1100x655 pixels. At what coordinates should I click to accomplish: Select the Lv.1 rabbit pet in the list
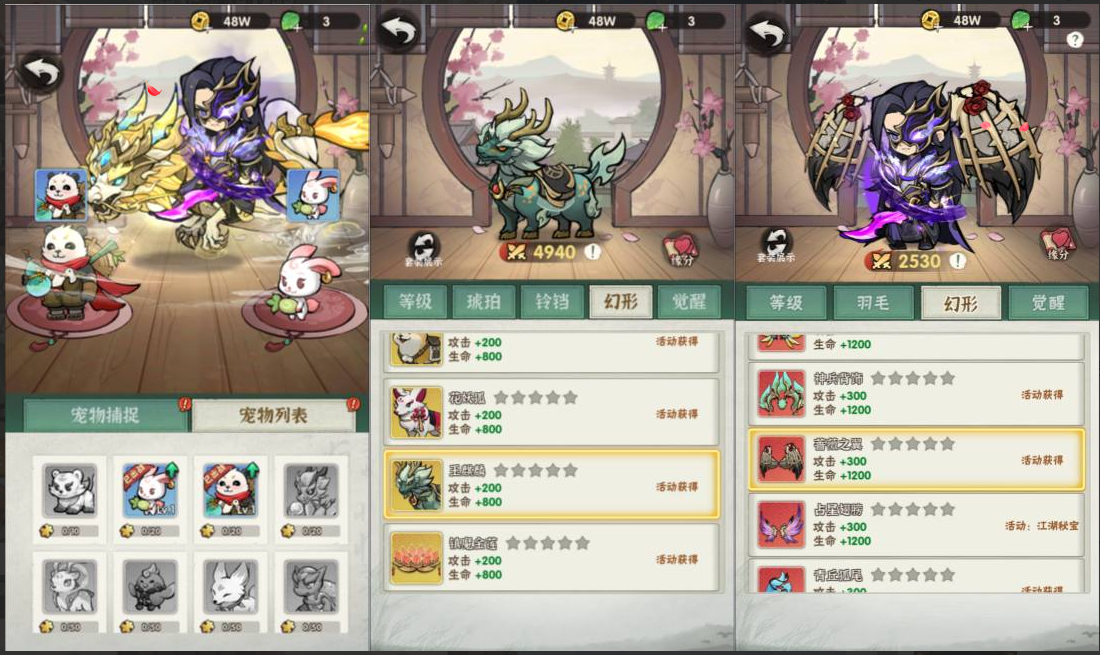point(151,490)
